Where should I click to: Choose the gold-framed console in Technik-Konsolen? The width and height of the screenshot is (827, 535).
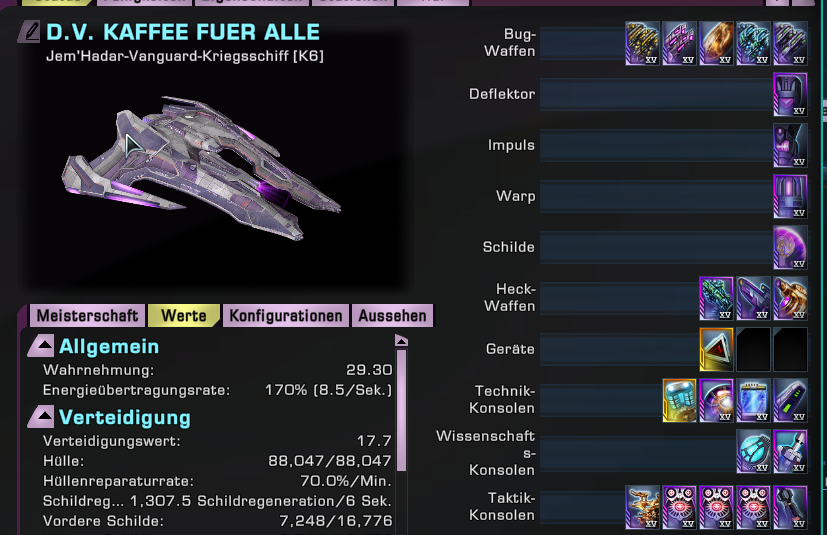[x=680, y=399]
